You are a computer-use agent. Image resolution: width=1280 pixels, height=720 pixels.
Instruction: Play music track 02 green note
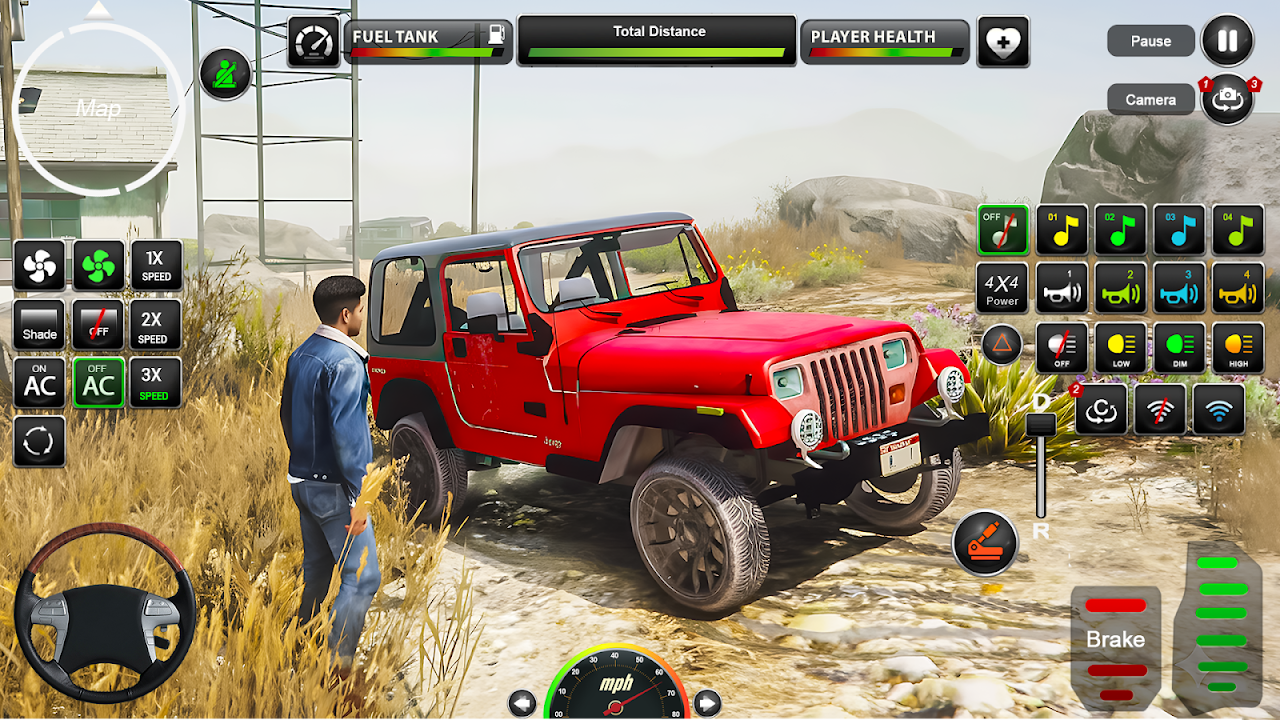[1120, 229]
